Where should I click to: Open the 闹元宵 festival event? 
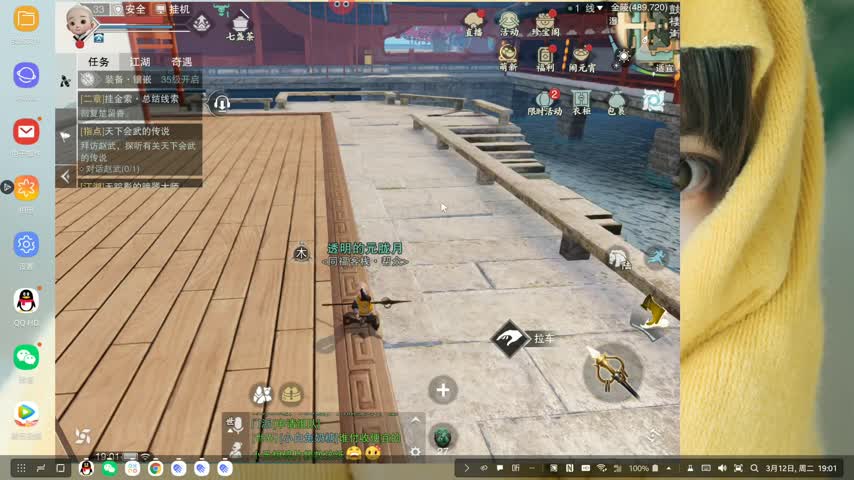tap(582, 56)
